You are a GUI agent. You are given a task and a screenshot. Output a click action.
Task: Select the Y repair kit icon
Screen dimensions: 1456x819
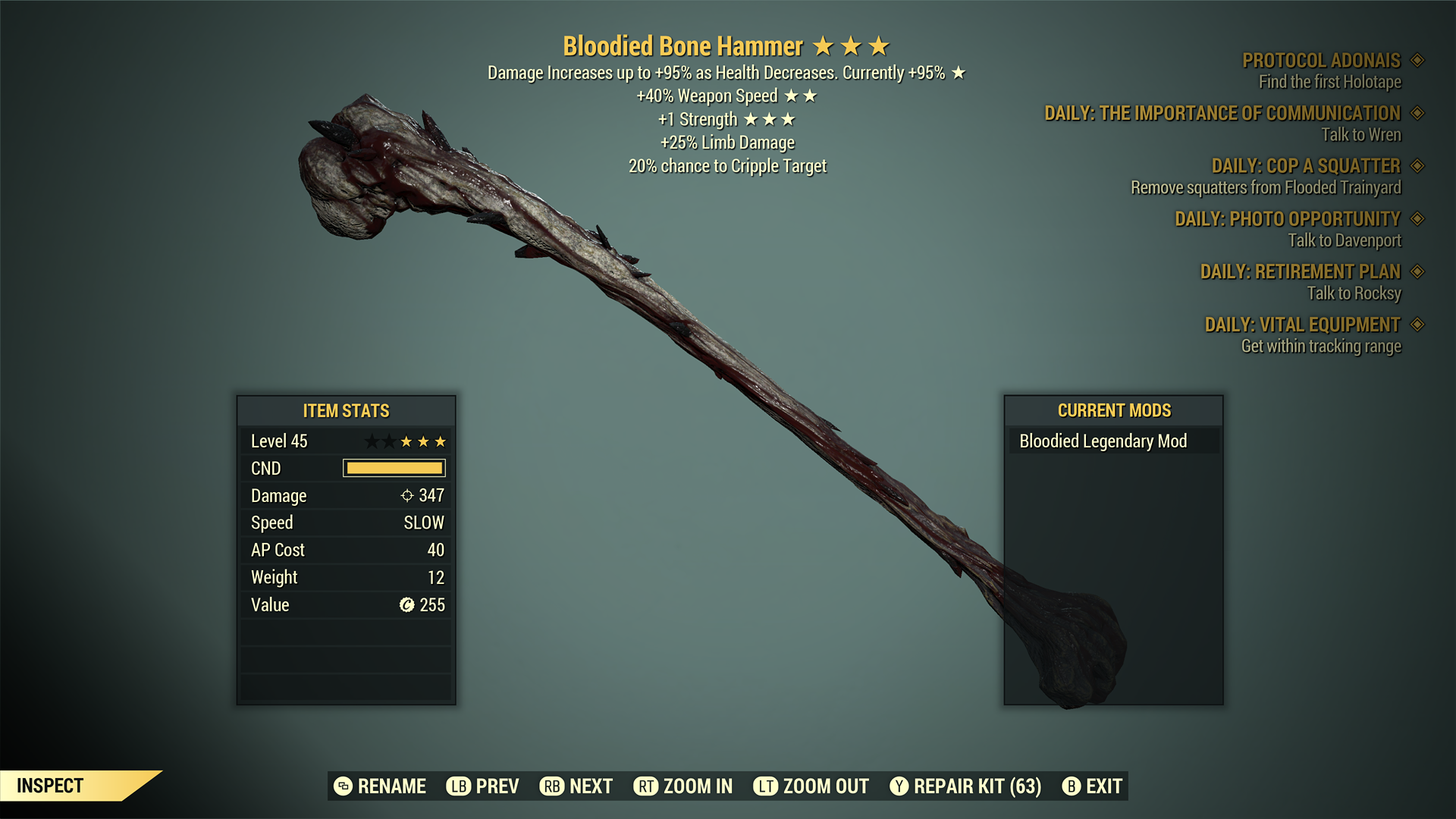899,786
